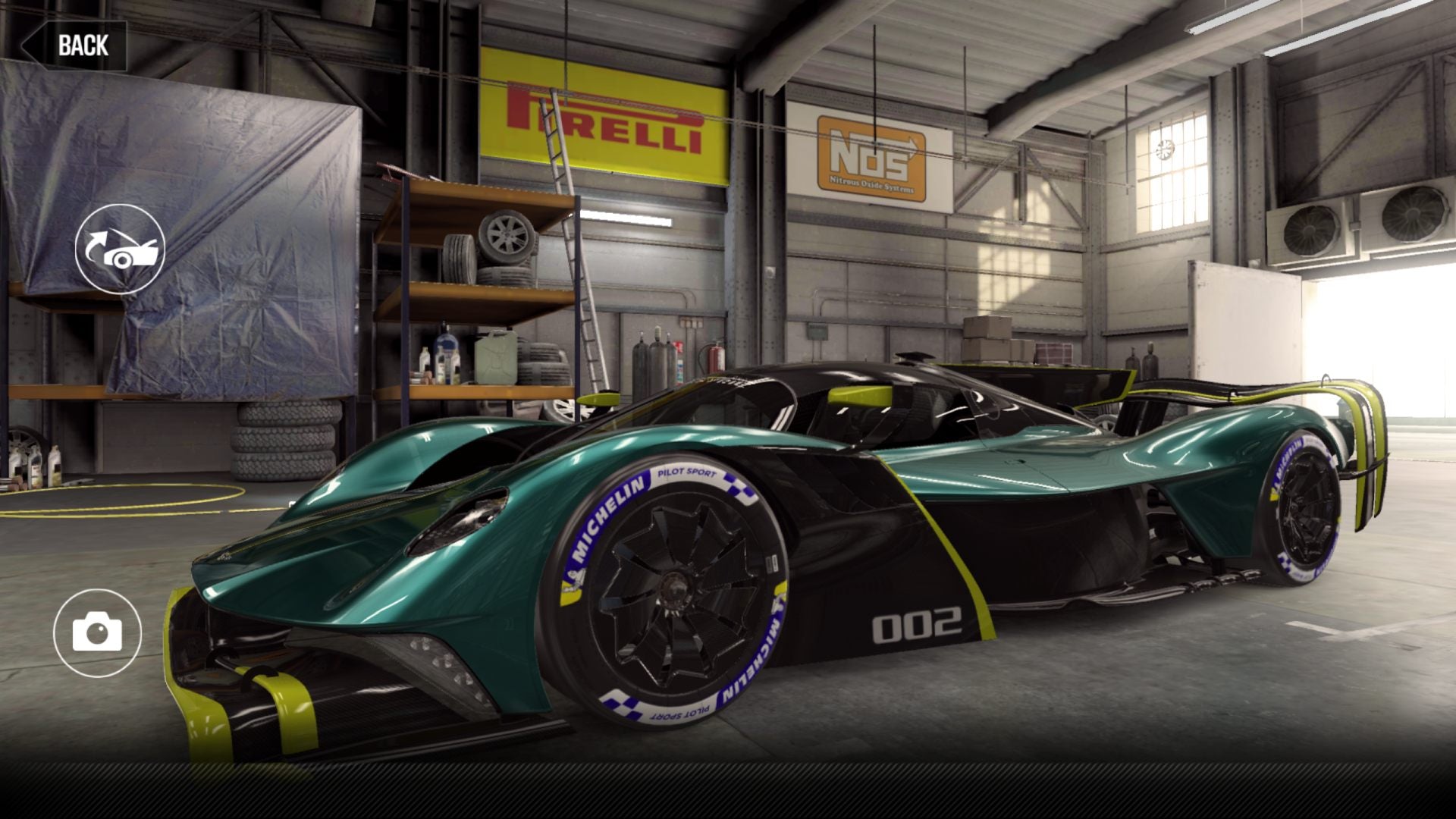Image resolution: width=1456 pixels, height=819 pixels.
Task: Open the car hood view icon
Action: coord(120,249)
